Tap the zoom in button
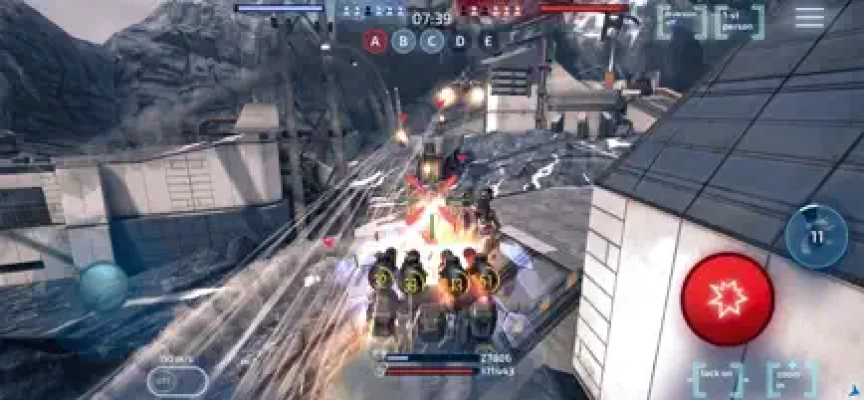The width and height of the screenshot is (864, 400). pos(791,379)
